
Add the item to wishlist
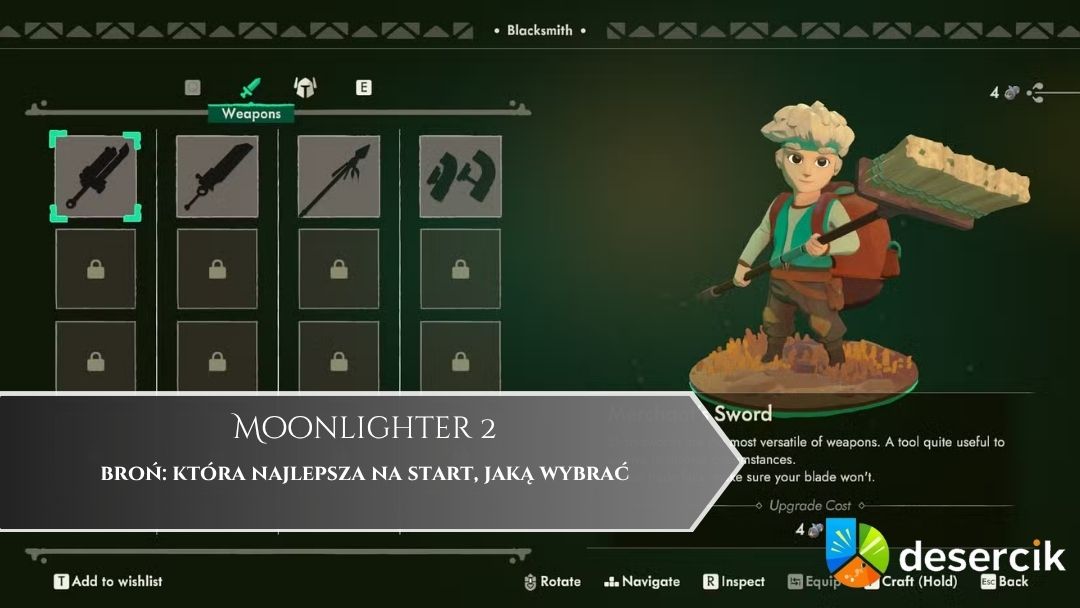pos(108,581)
